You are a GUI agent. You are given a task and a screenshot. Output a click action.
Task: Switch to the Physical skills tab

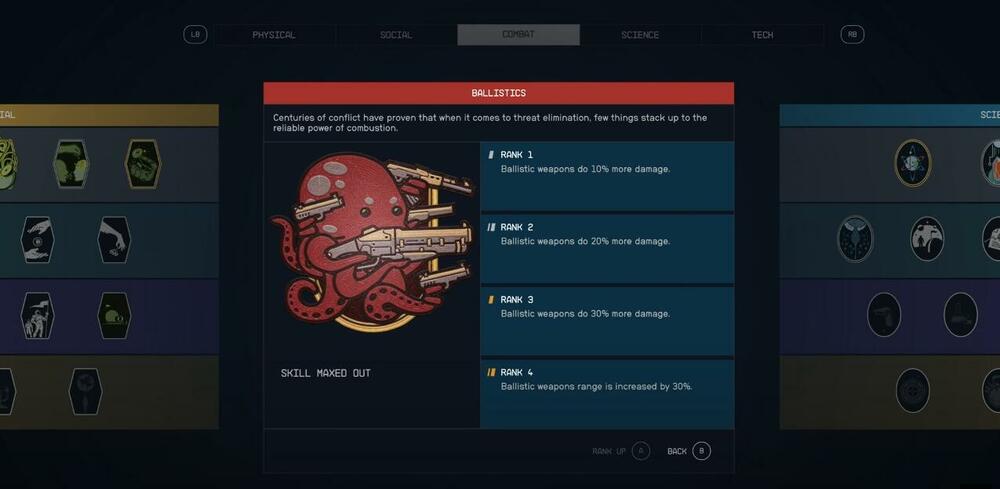[x=274, y=35]
